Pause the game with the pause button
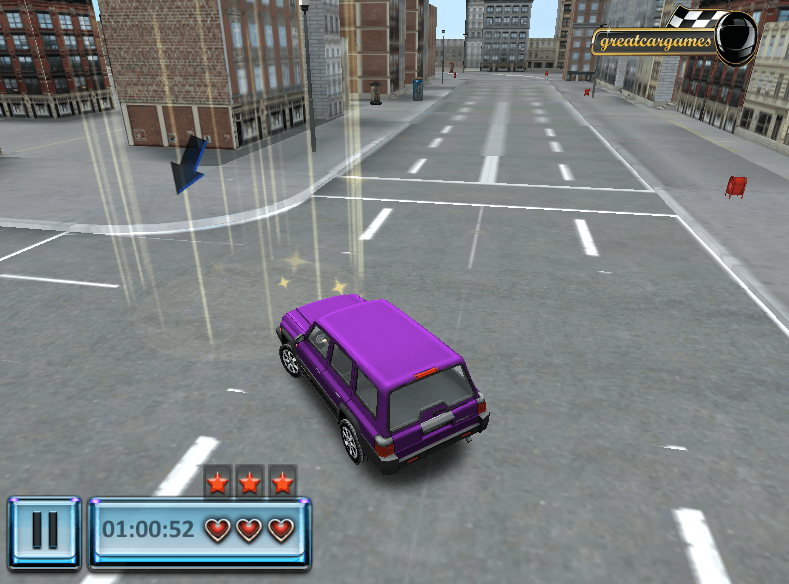 click(x=45, y=531)
